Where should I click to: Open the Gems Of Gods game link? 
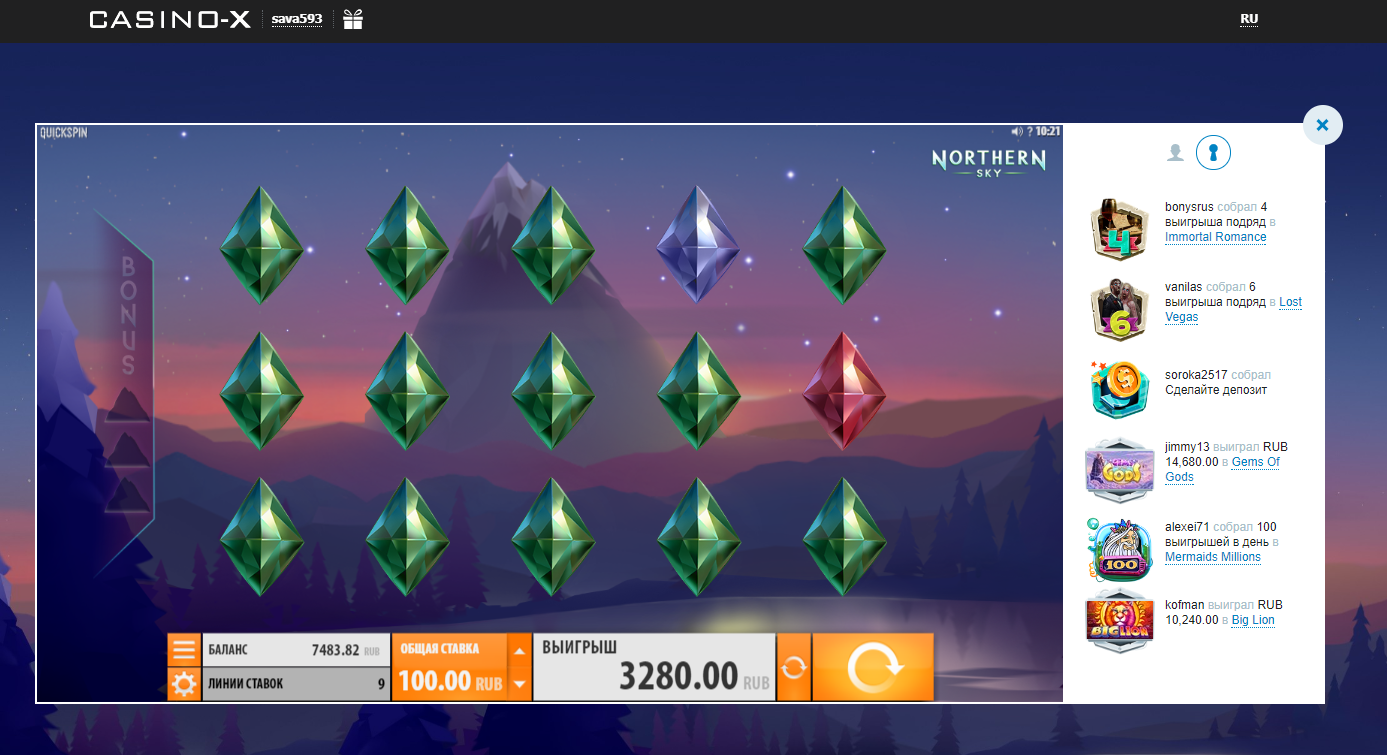tap(1254, 461)
